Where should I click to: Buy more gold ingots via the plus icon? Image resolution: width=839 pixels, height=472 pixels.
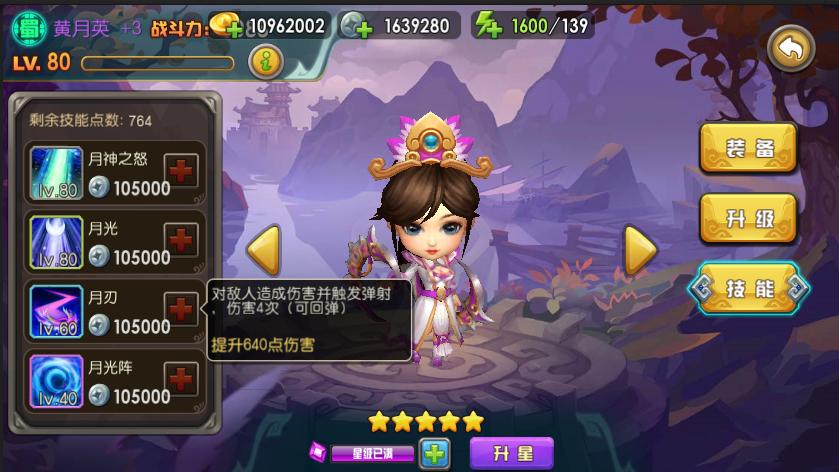[x=226, y=26]
